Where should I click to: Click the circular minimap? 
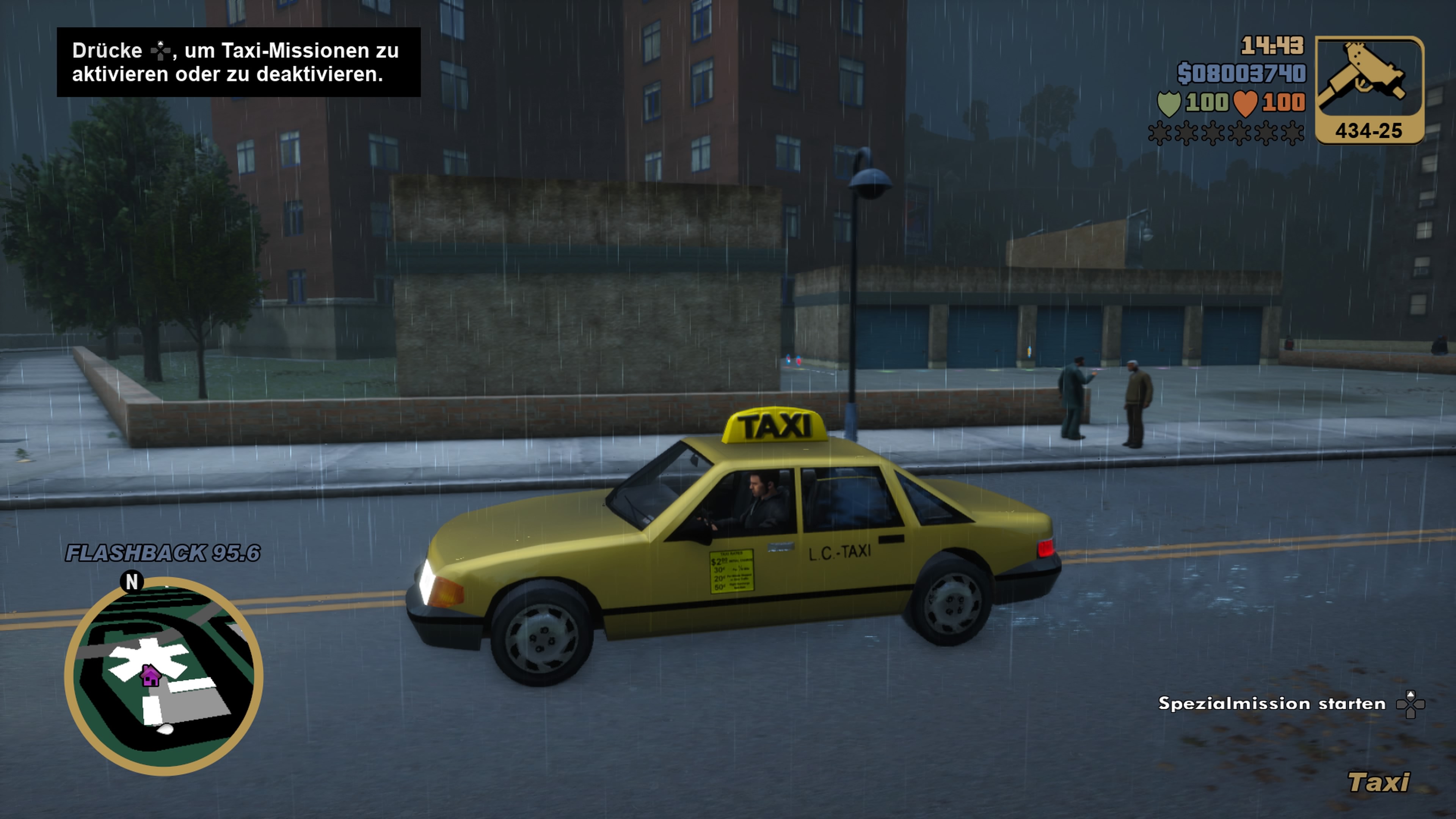click(163, 675)
